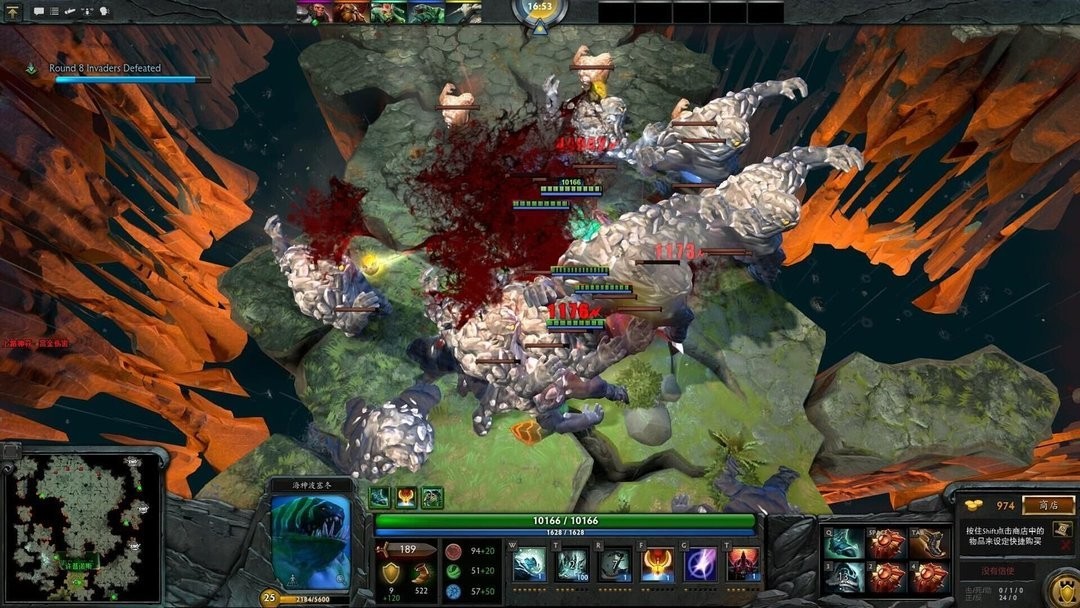The width and height of the screenshot is (1080, 608).
Task: Activate the TAB-bound brown boots item
Action: [x=929, y=543]
